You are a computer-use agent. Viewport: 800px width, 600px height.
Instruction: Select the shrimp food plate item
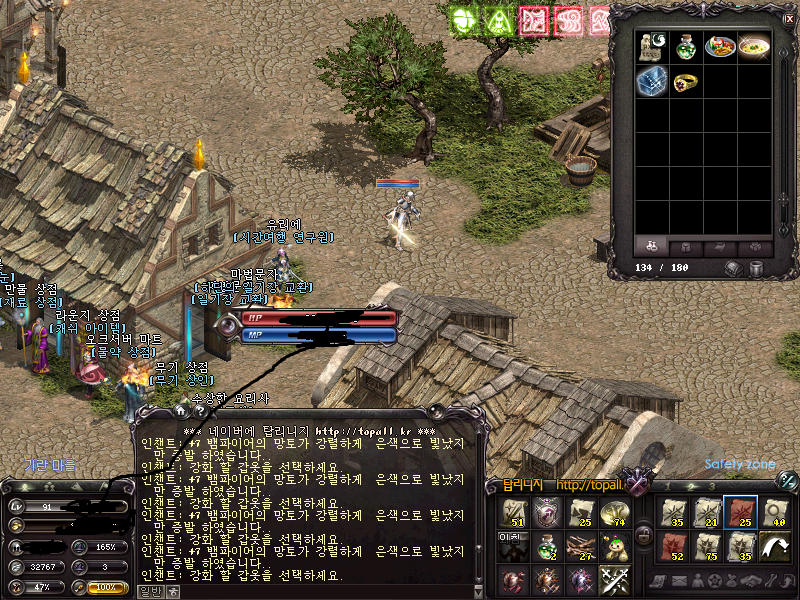pos(719,46)
